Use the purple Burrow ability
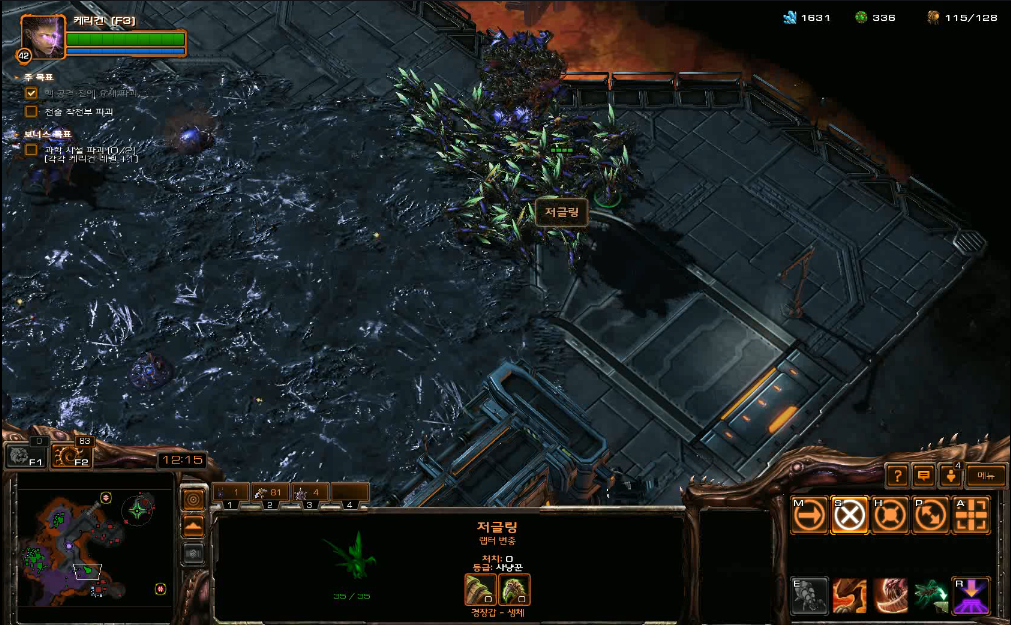This screenshot has width=1011, height=625. click(971, 595)
